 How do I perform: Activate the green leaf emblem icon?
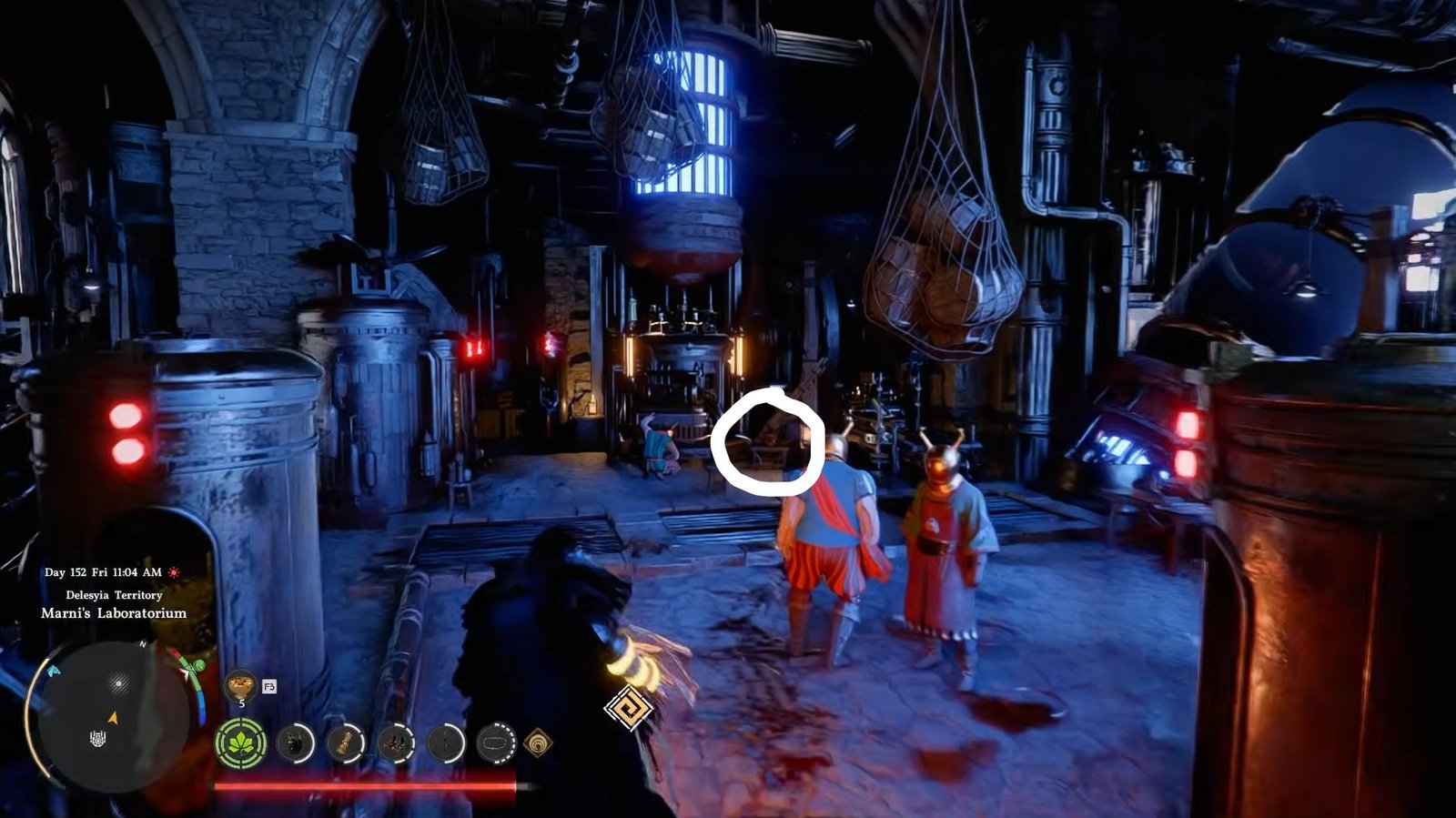pos(241,743)
